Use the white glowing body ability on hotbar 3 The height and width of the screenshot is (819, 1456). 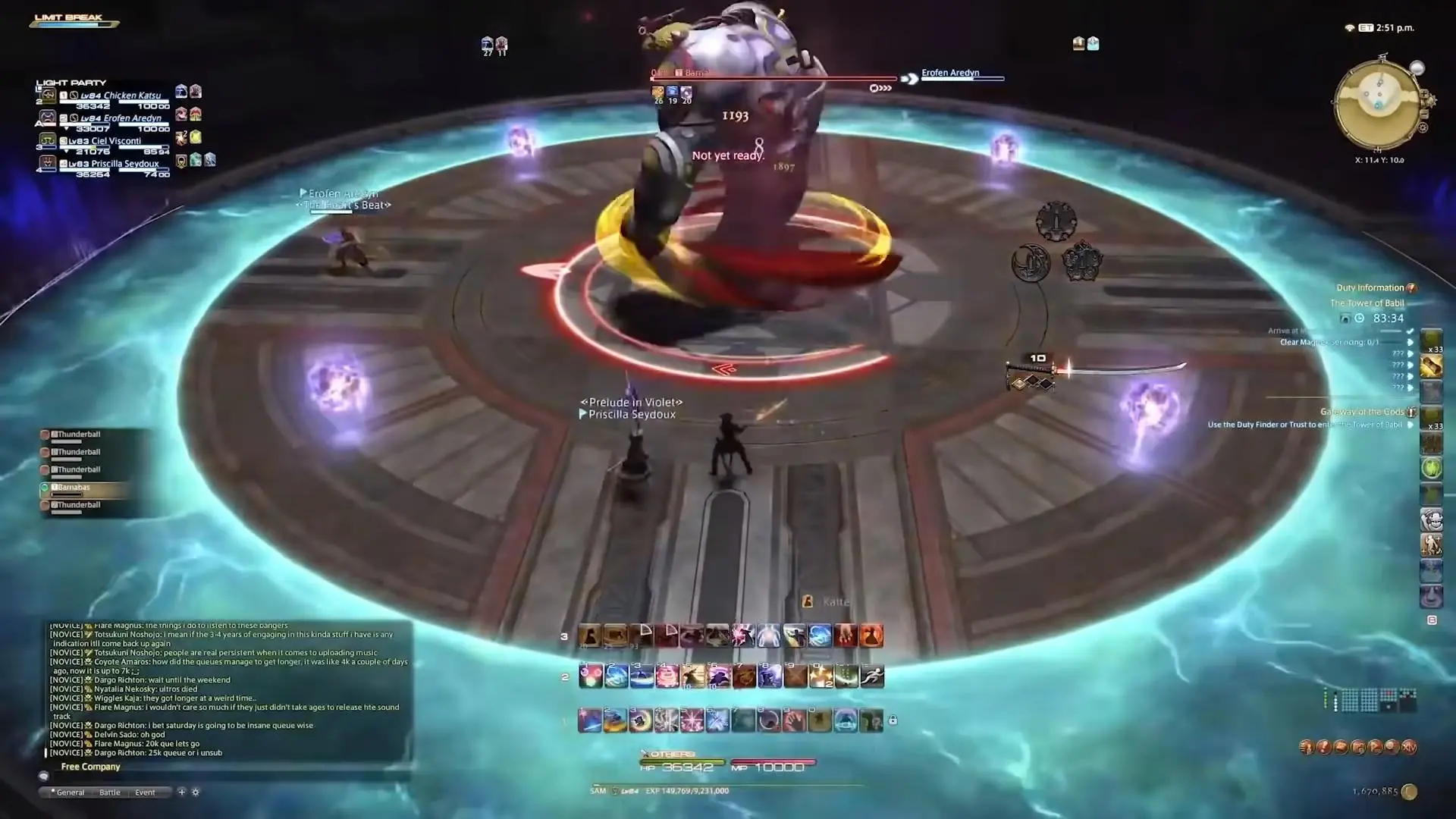pos(768,635)
